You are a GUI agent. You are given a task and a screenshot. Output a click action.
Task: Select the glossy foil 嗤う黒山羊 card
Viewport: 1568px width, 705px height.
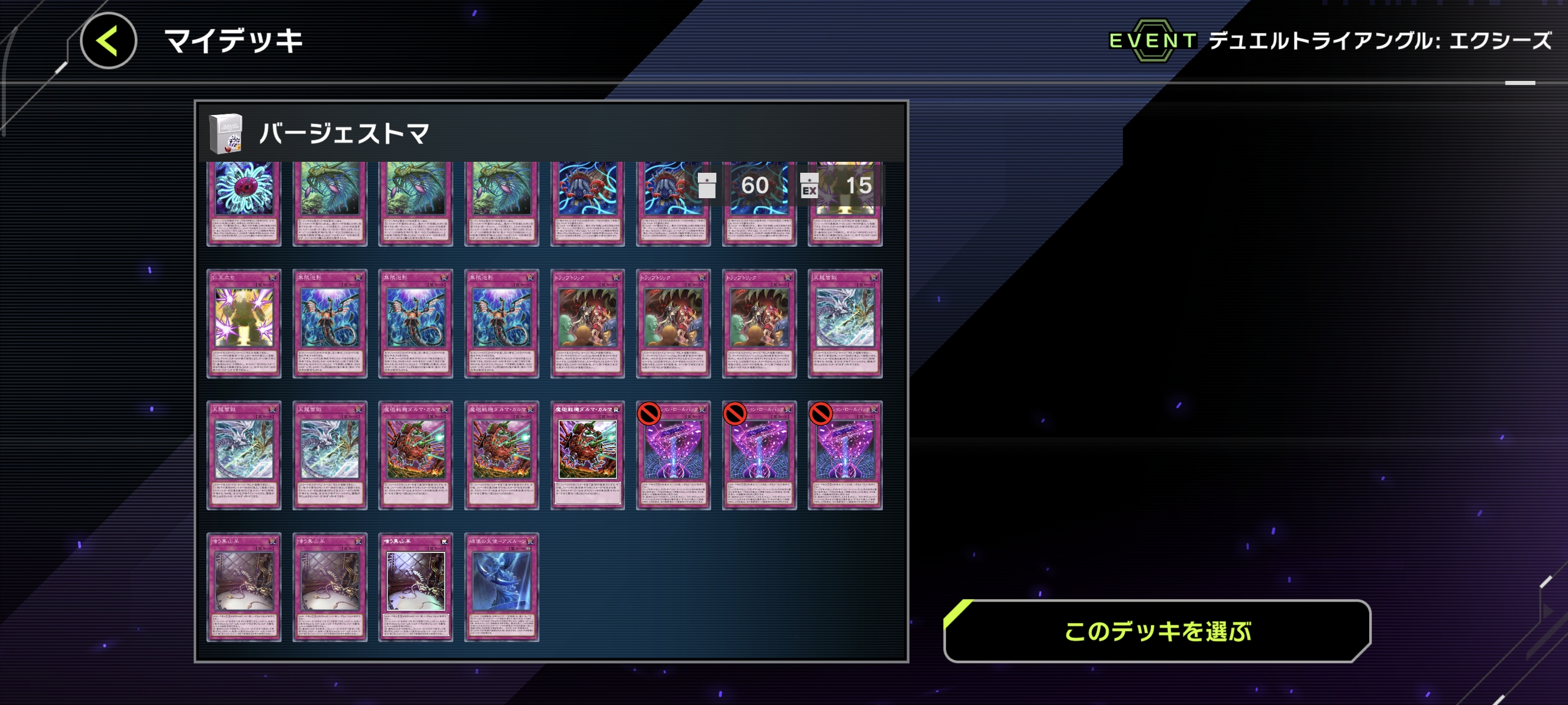coord(415,587)
